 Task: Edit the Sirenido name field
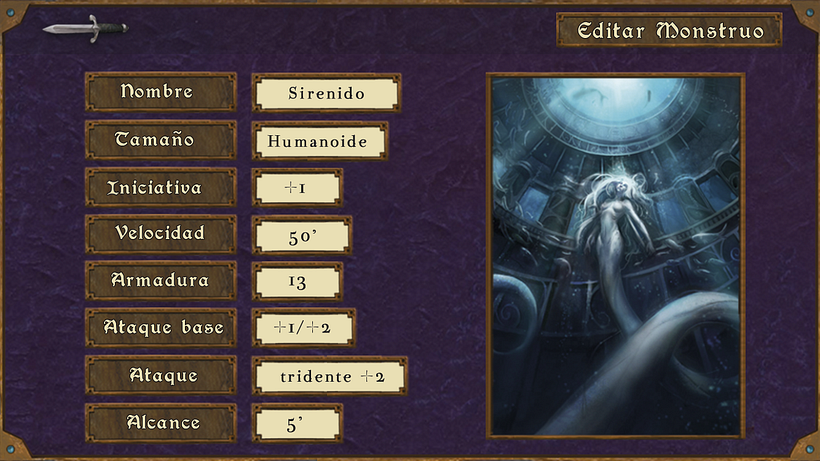(x=326, y=94)
